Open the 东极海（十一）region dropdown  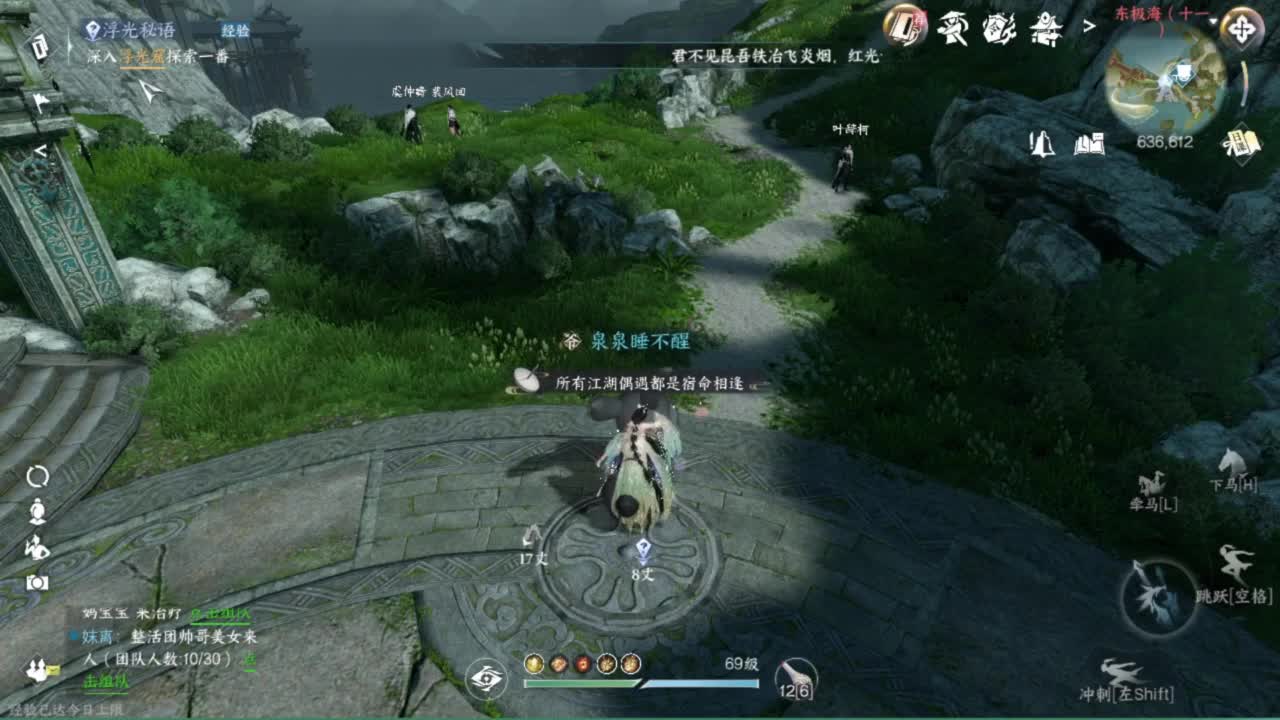(x=1161, y=14)
